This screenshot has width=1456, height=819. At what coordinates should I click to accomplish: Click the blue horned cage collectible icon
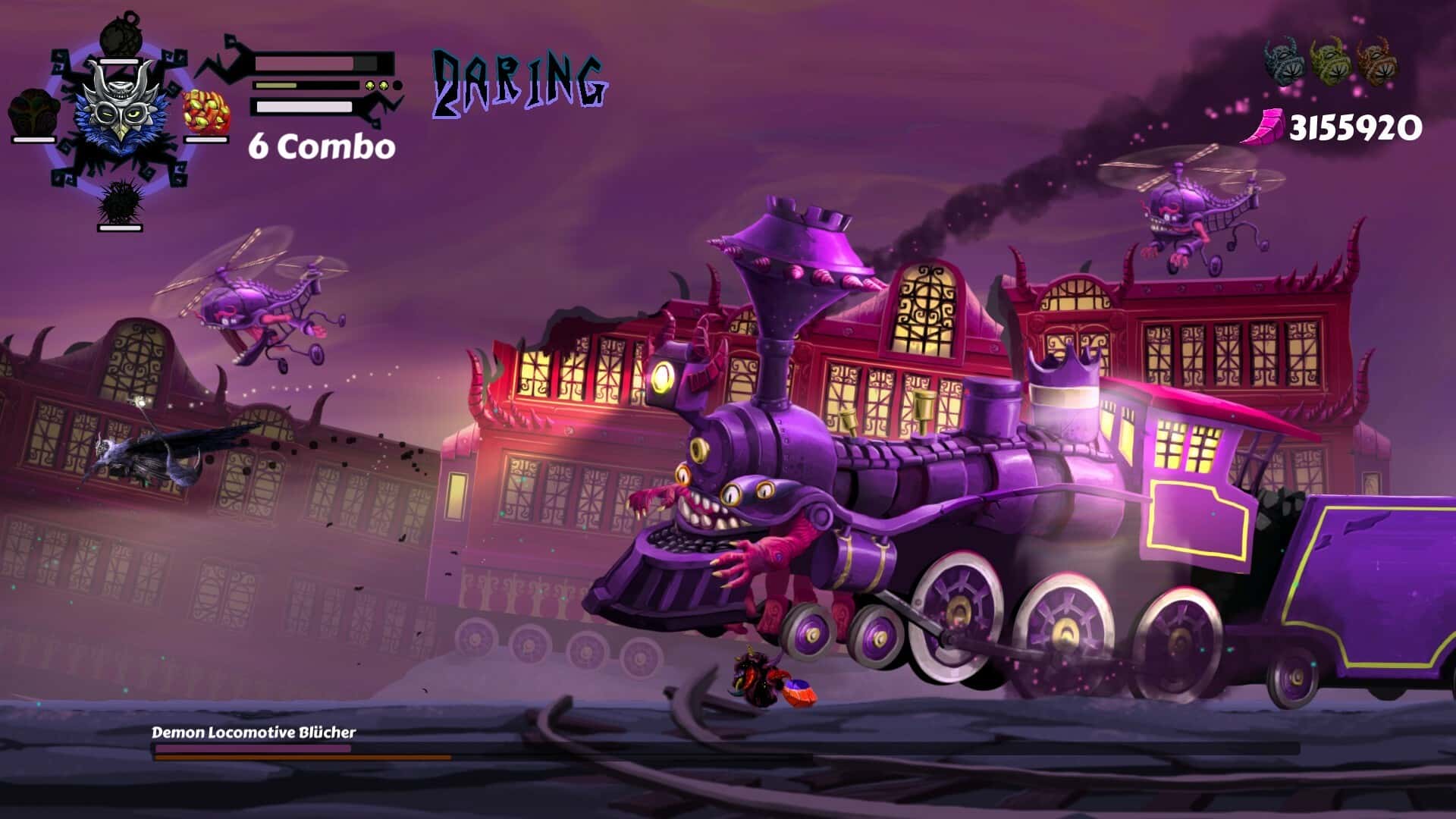tap(1284, 61)
